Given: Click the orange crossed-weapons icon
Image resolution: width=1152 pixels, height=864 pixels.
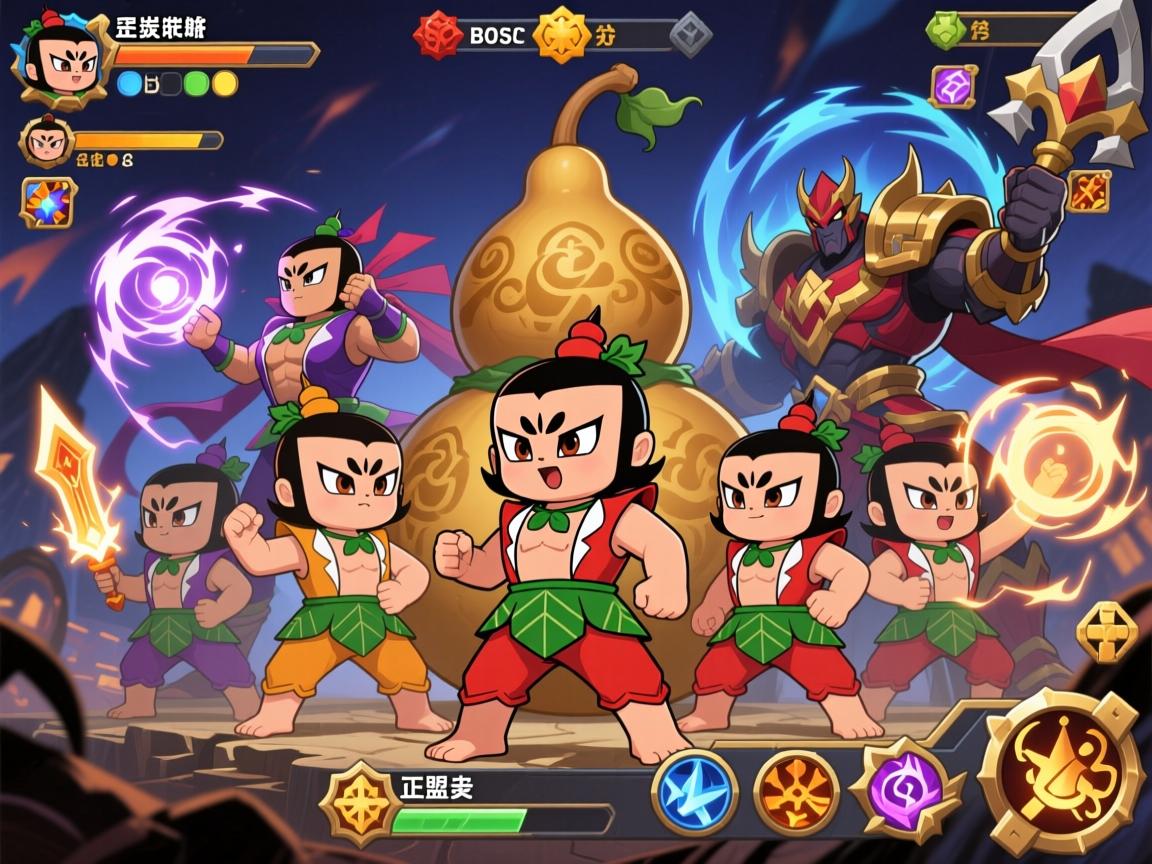Looking at the screenshot, I should [x=1087, y=191].
